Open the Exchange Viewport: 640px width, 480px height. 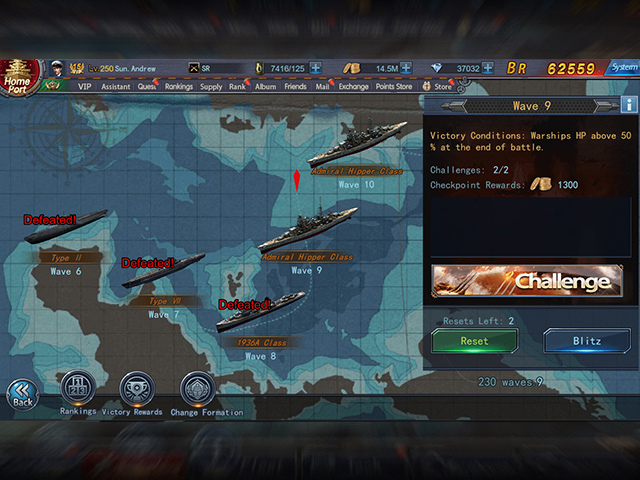353,87
